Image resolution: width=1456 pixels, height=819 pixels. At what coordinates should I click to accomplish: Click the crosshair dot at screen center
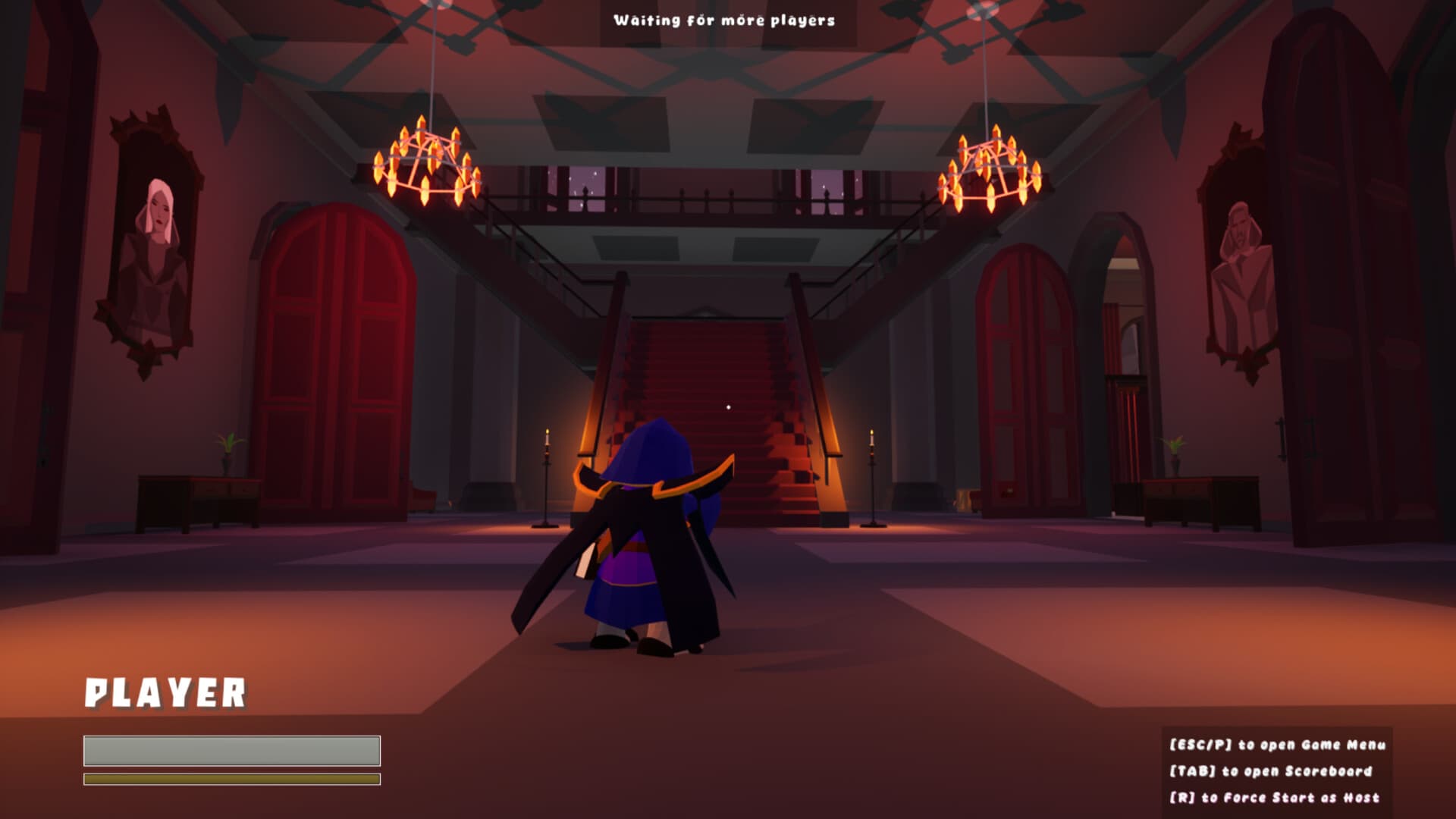(x=729, y=407)
